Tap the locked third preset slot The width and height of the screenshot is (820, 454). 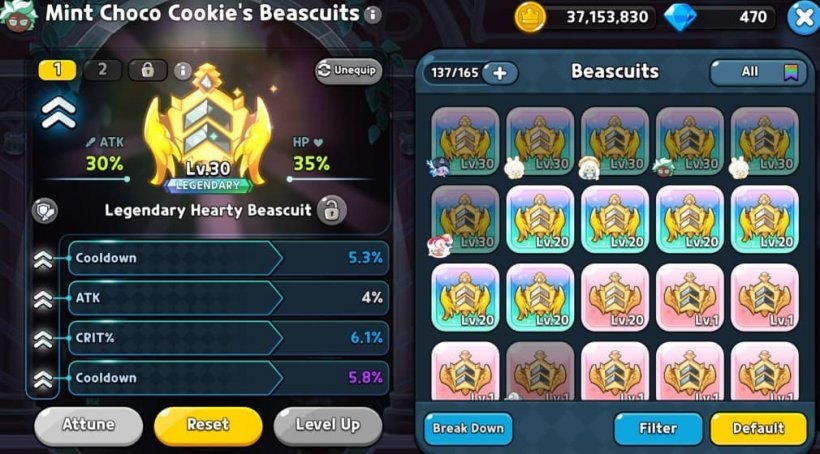point(147,70)
